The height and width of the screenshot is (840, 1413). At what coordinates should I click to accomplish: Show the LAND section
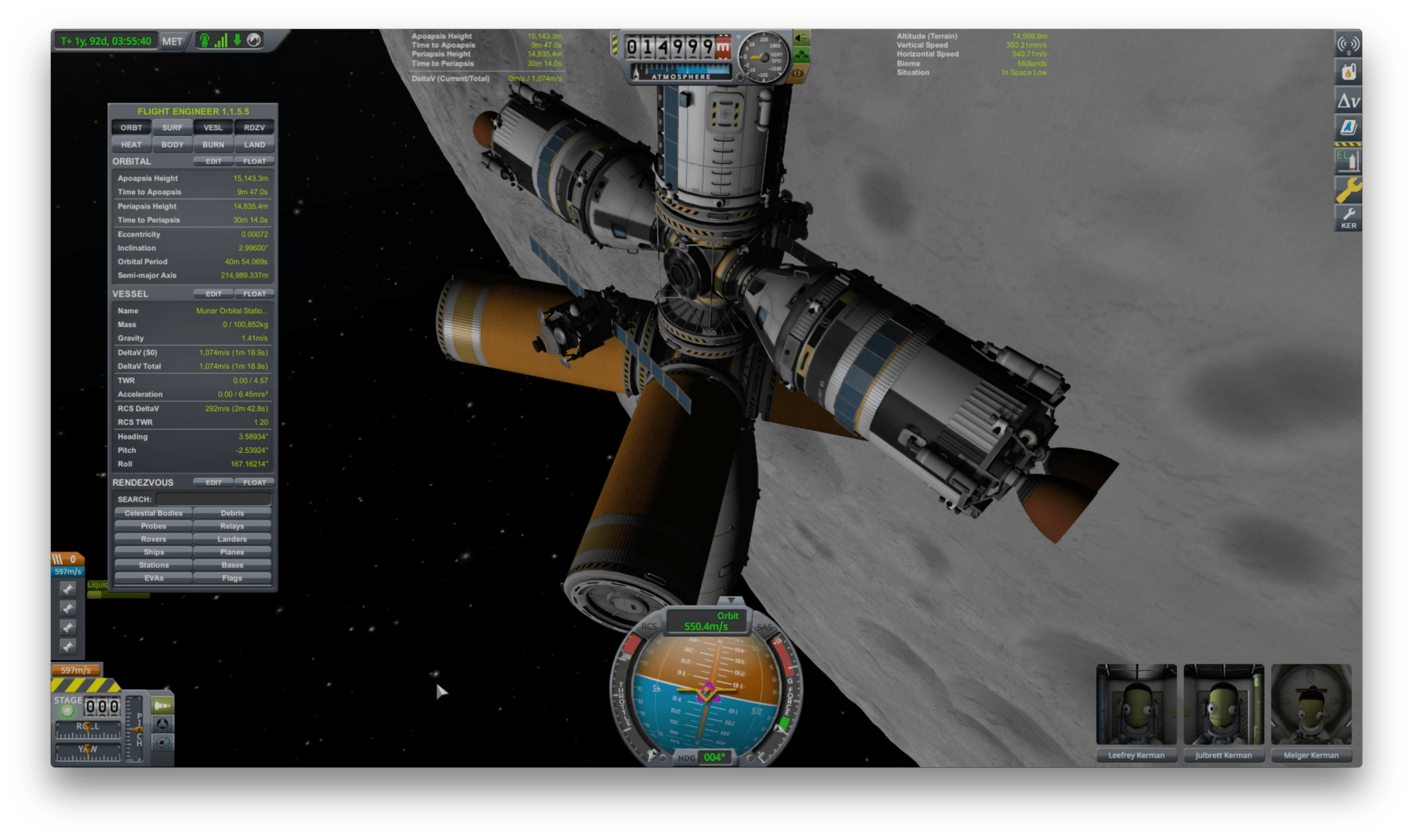pyautogui.click(x=254, y=145)
